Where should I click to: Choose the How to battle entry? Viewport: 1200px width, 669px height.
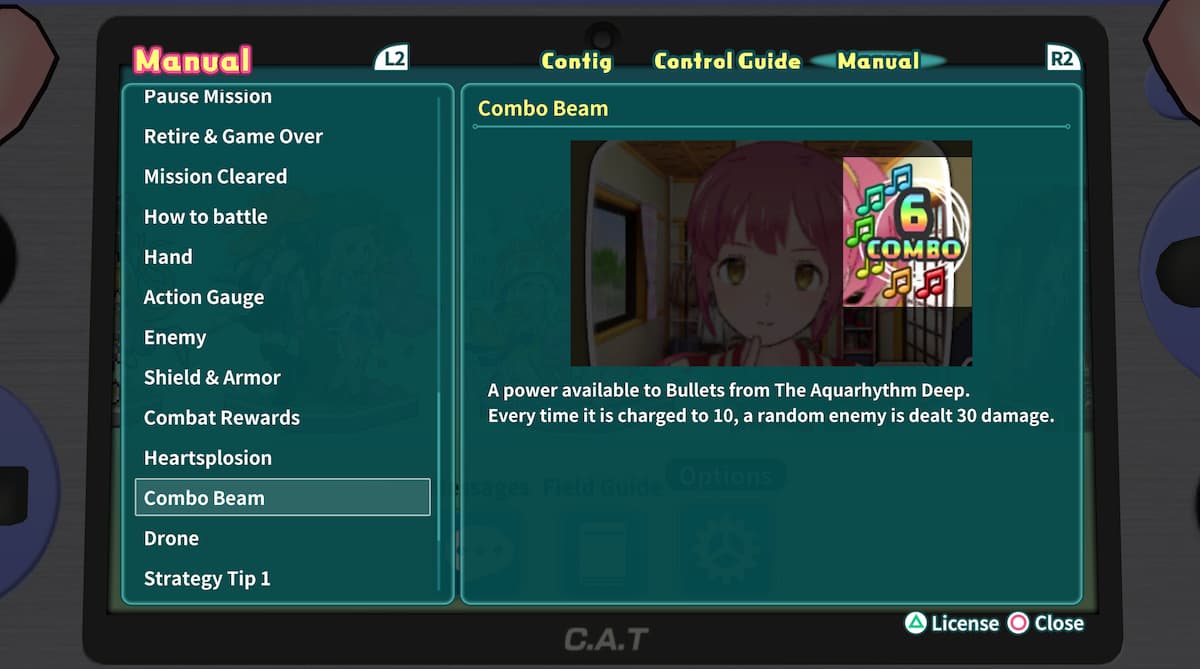[205, 217]
